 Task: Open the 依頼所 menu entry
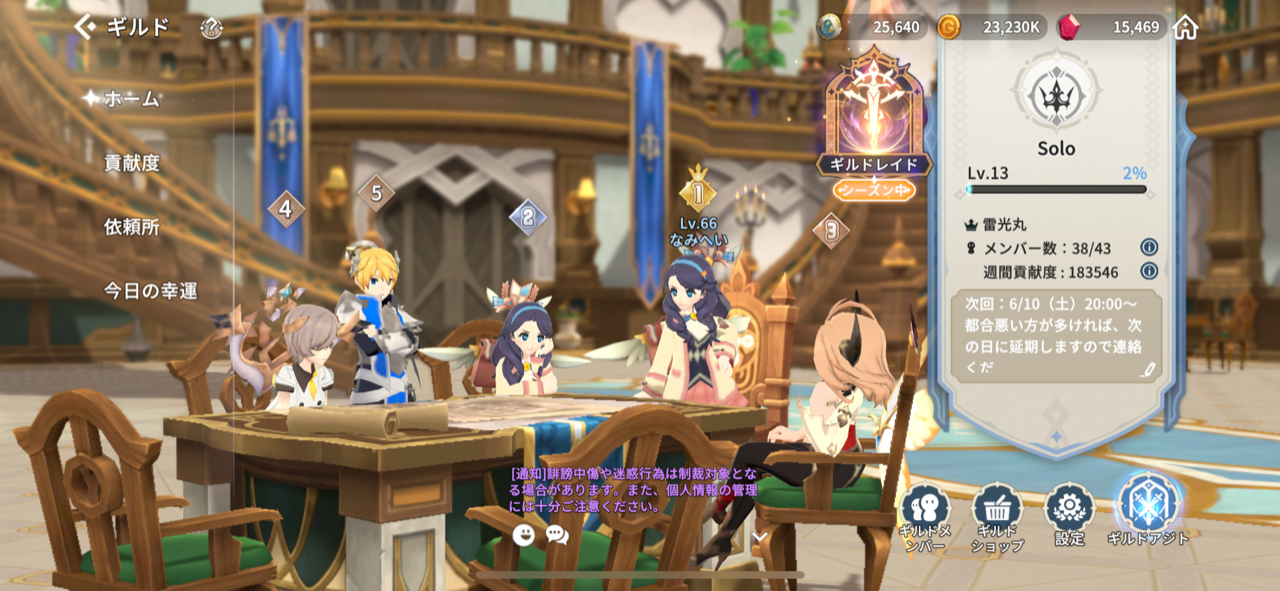[132, 227]
